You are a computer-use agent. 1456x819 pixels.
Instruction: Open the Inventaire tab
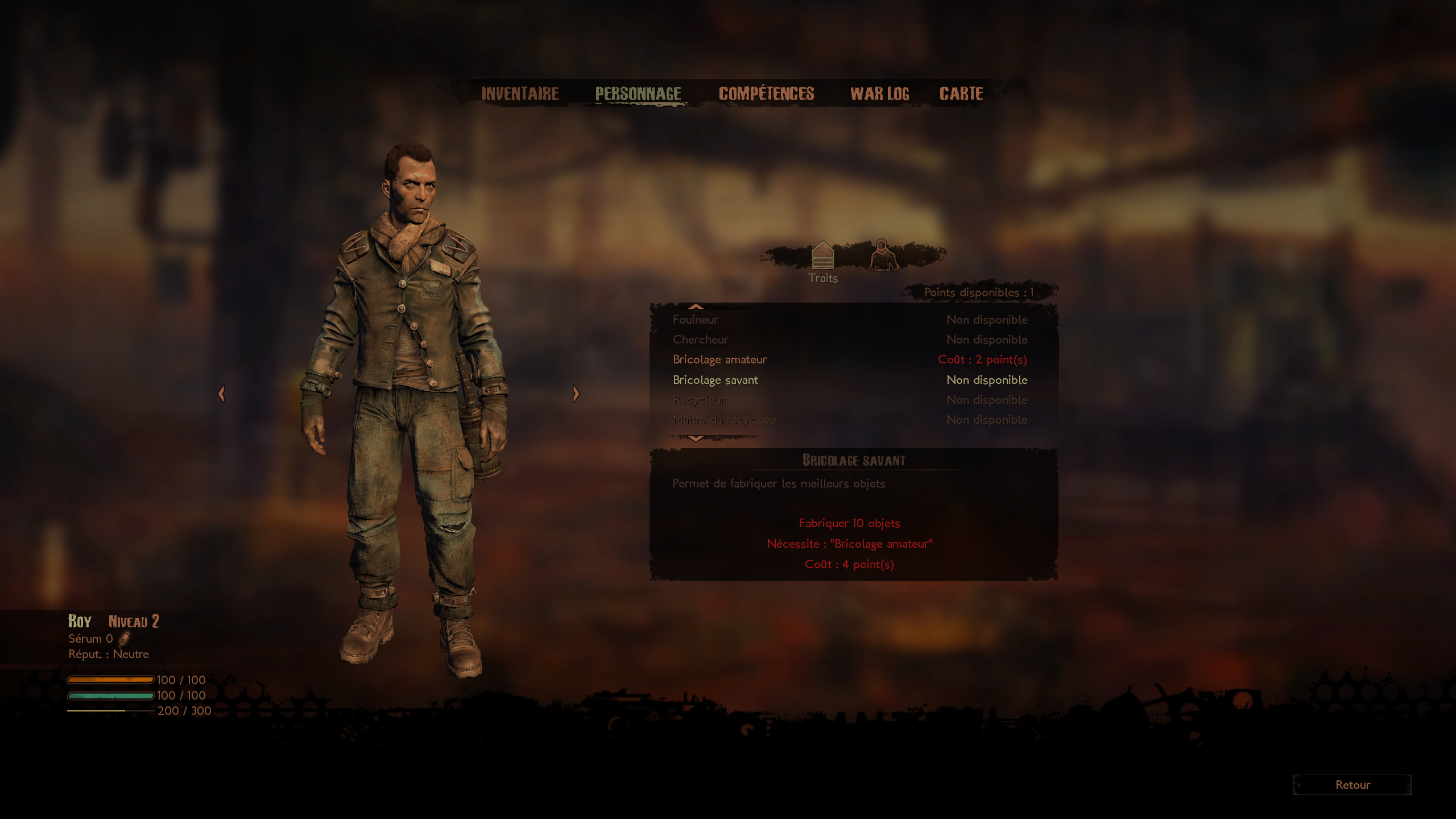520,94
